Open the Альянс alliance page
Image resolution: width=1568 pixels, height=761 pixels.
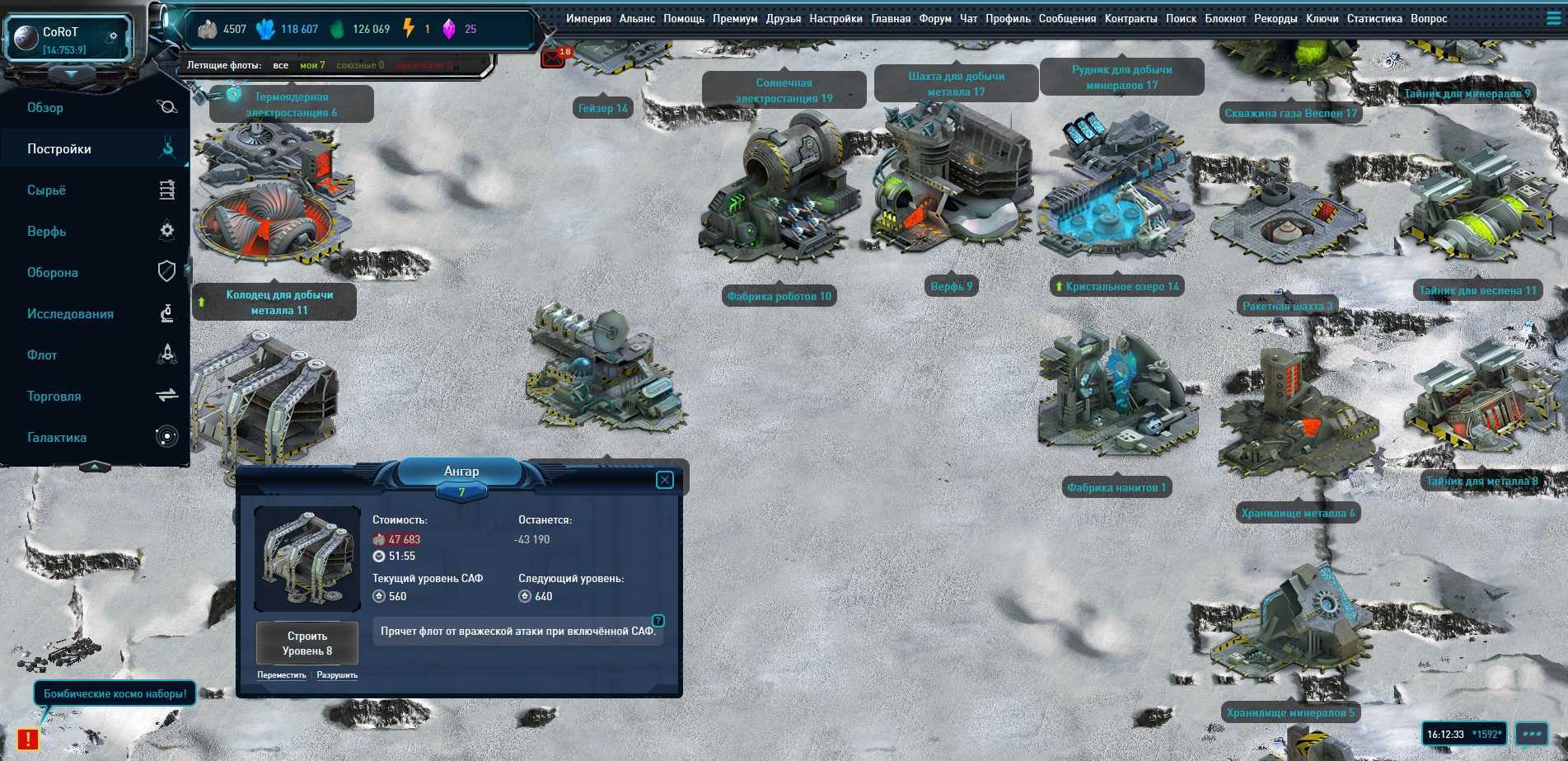[x=637, y=19]
